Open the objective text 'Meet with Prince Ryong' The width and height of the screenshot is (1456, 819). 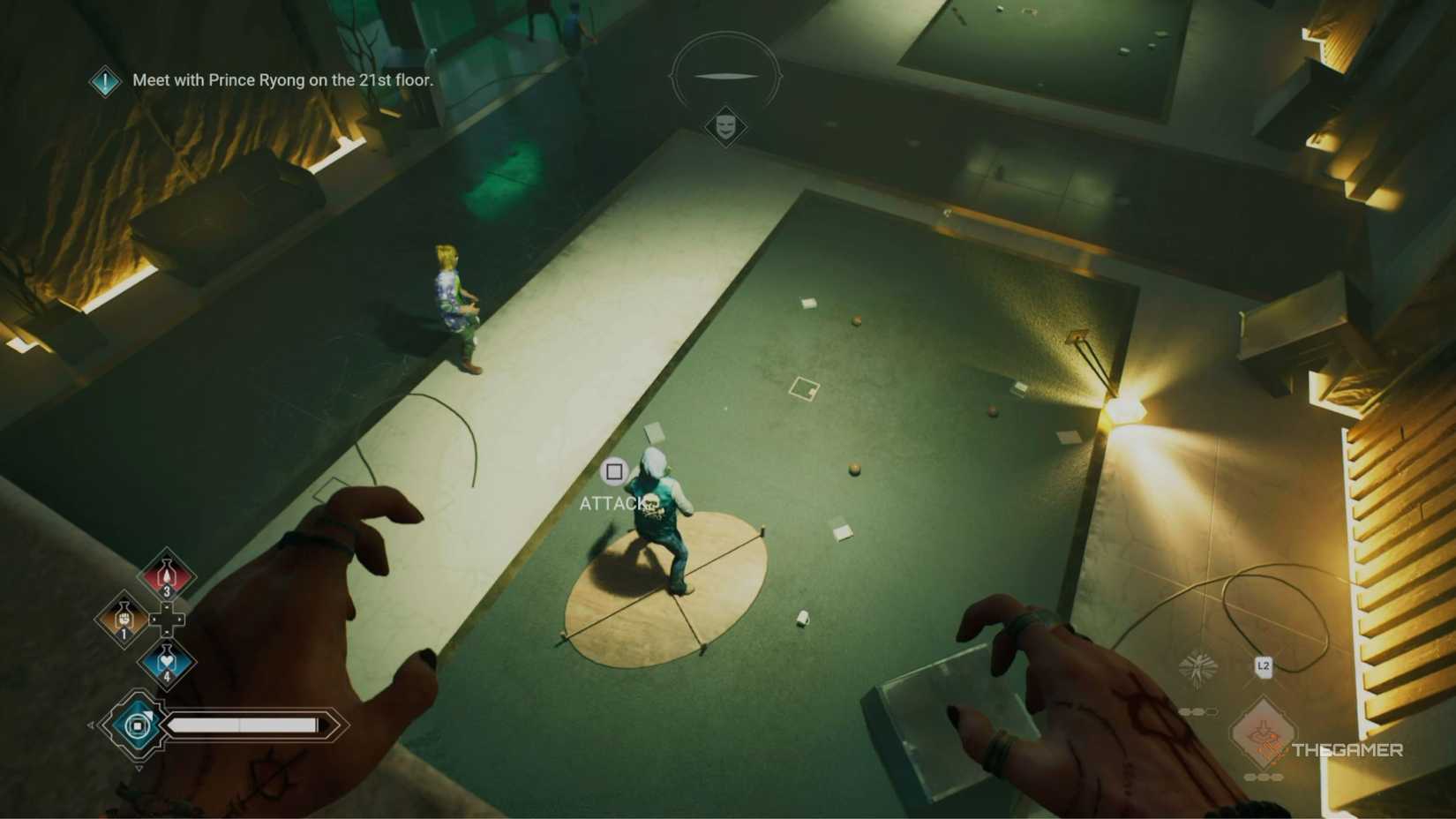281,79
